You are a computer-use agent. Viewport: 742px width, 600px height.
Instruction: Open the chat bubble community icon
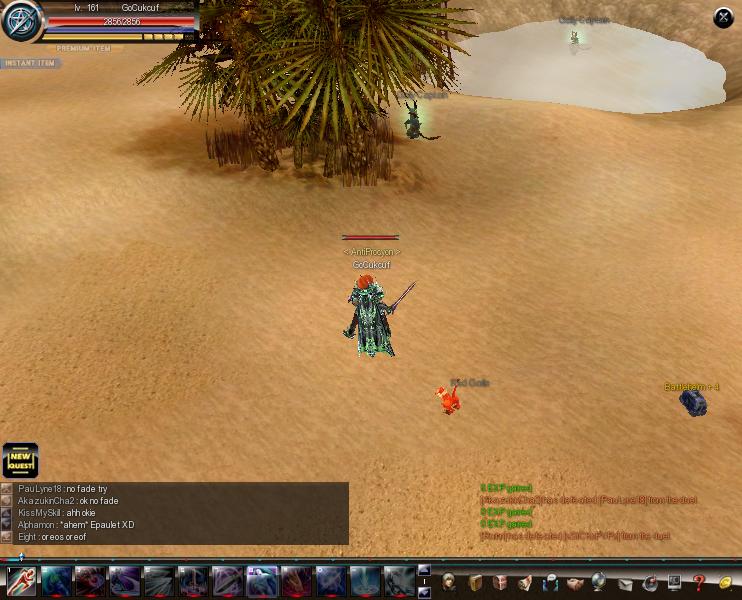coord(550,582)
